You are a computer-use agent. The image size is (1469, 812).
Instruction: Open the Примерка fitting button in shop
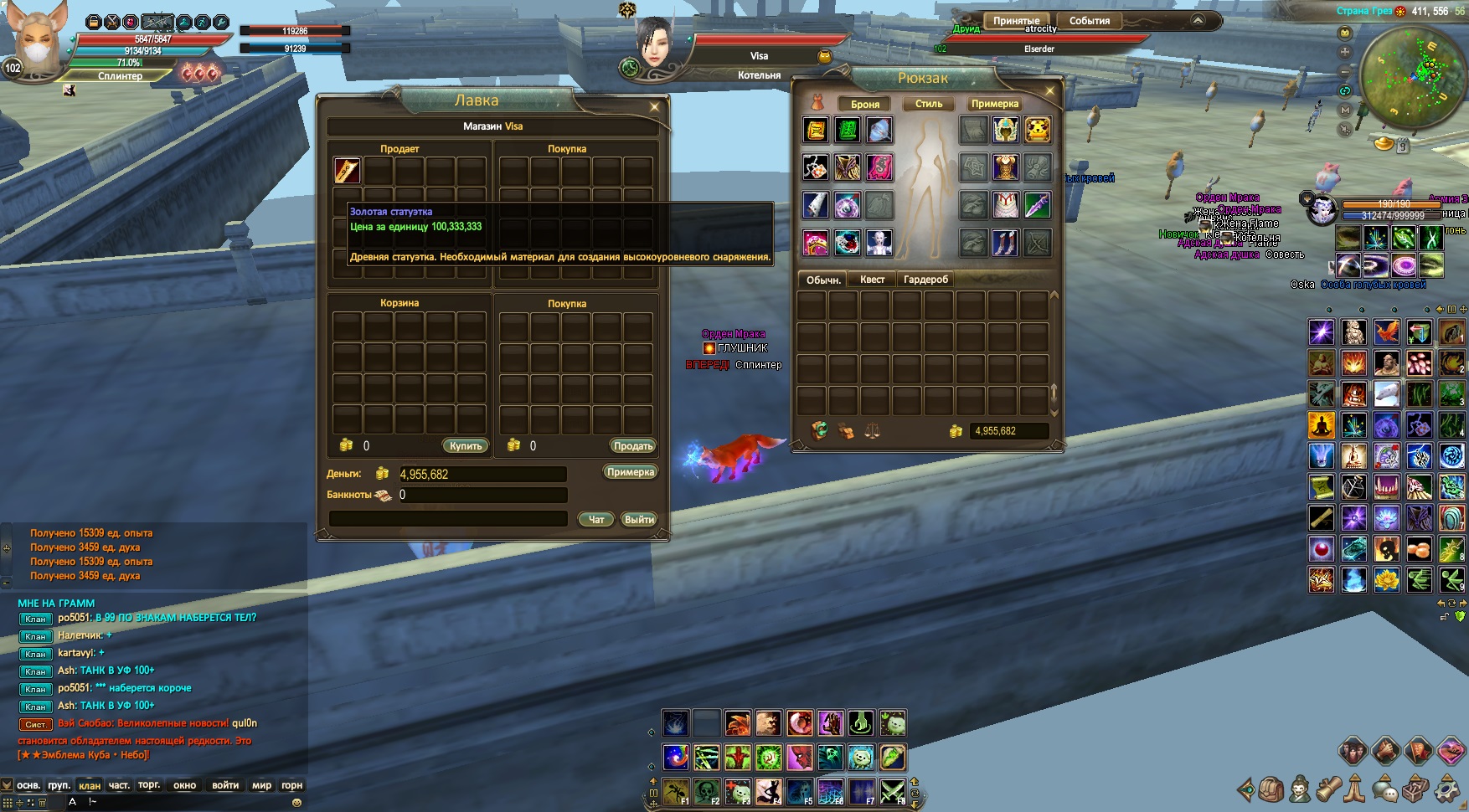(630, 472)
